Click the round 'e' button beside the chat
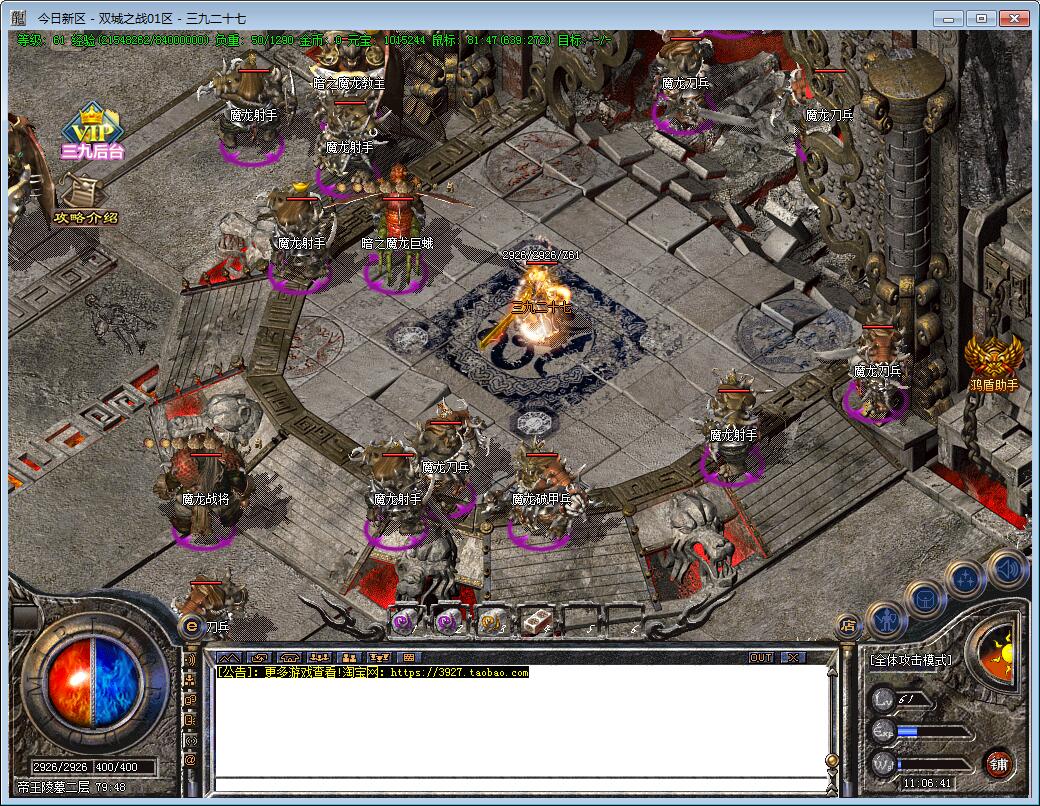Screen dimensions: 1040x806 click(x=190, y=625)
